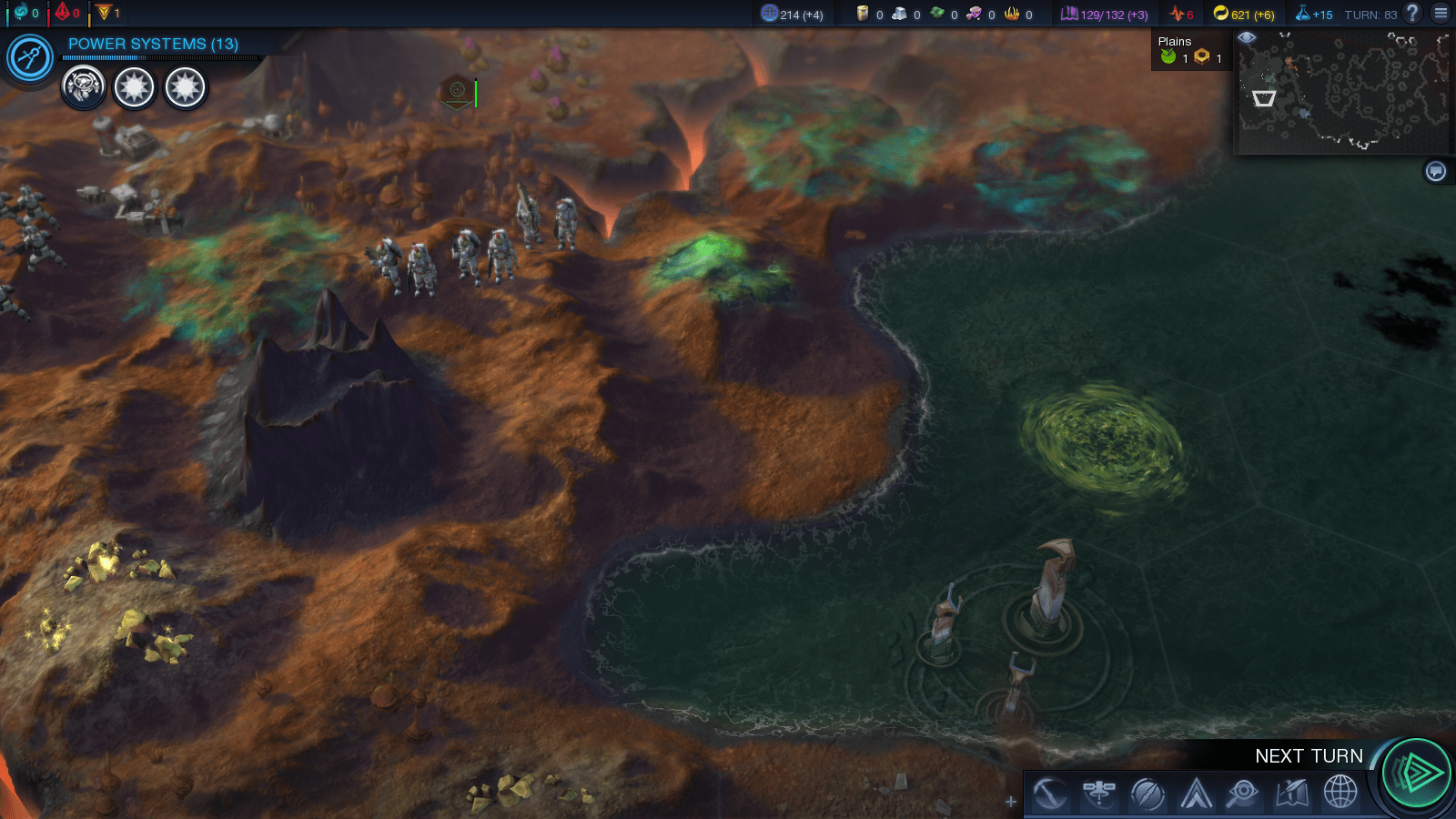Screen dimensions: 1456x819
Task: Click a starburst unit action icon
Action: point(134,87)
